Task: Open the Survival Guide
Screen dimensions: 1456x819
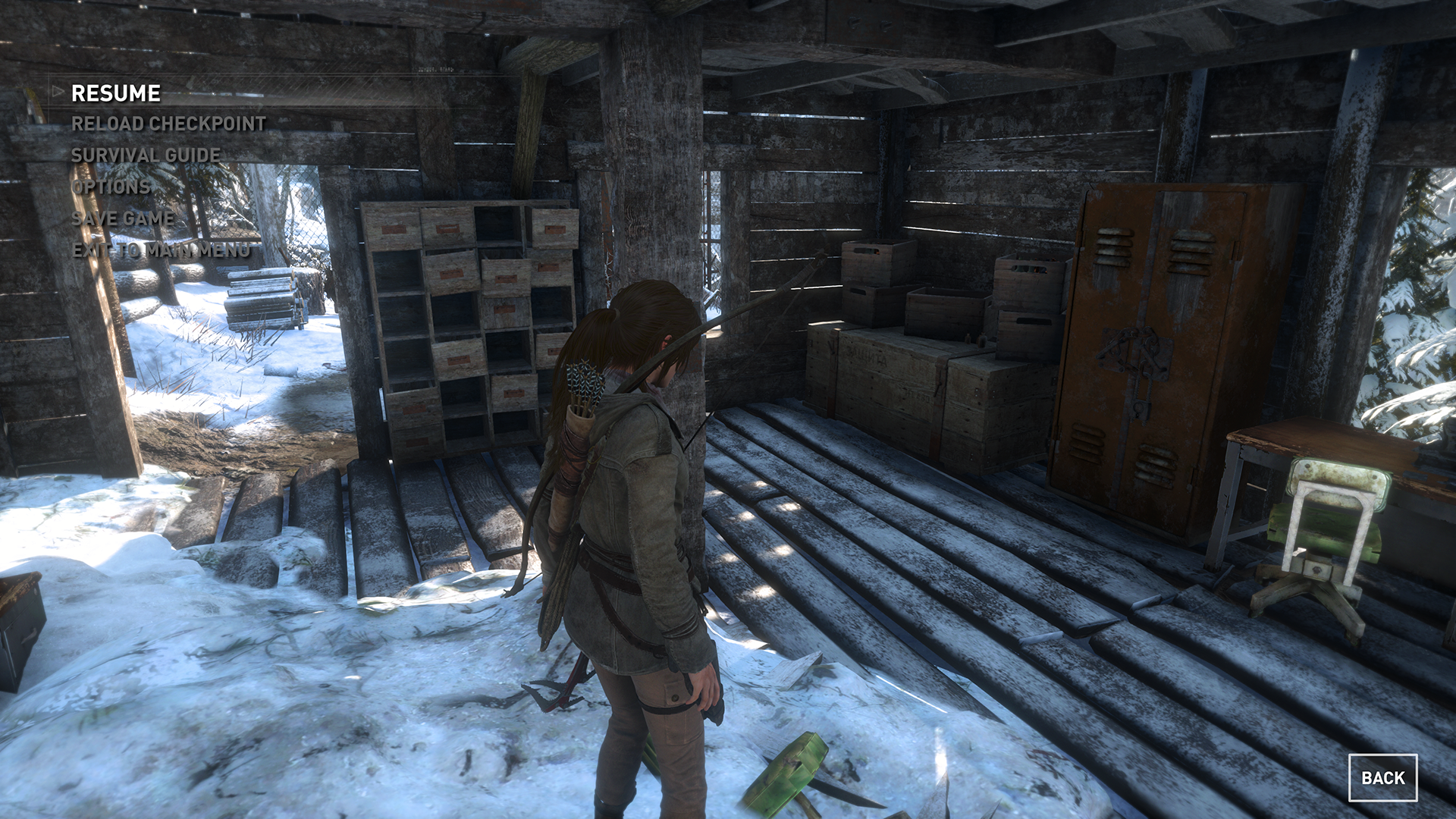Action: [x=146, y=155]
